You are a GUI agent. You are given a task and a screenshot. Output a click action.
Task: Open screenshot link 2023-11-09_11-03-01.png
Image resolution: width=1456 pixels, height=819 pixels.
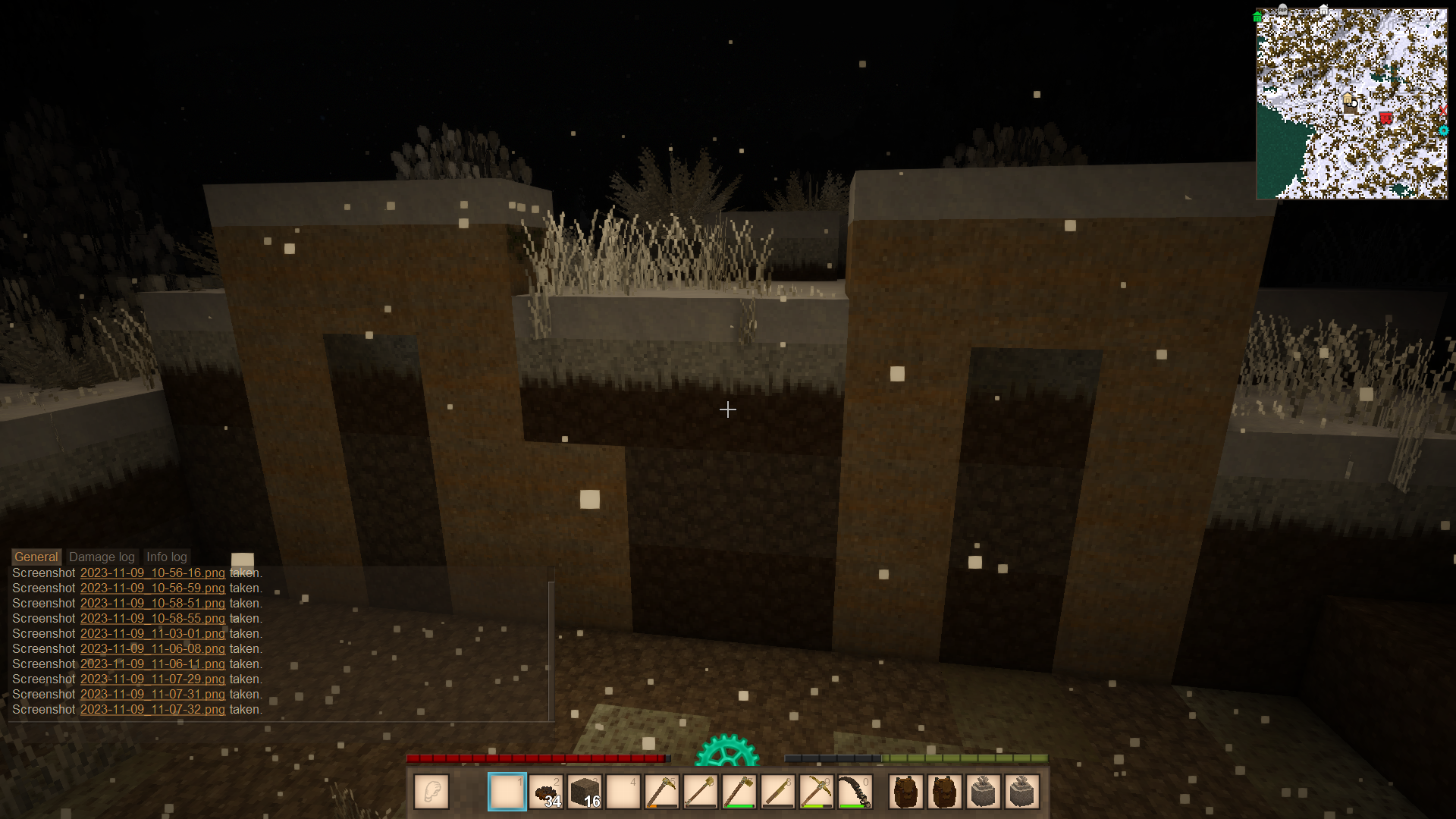[x=152, y=634]
